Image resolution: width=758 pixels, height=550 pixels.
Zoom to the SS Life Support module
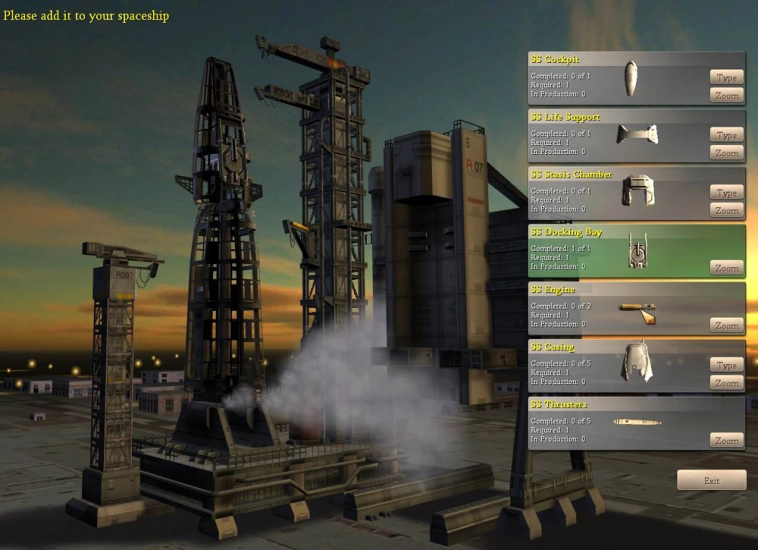[727, 153]
